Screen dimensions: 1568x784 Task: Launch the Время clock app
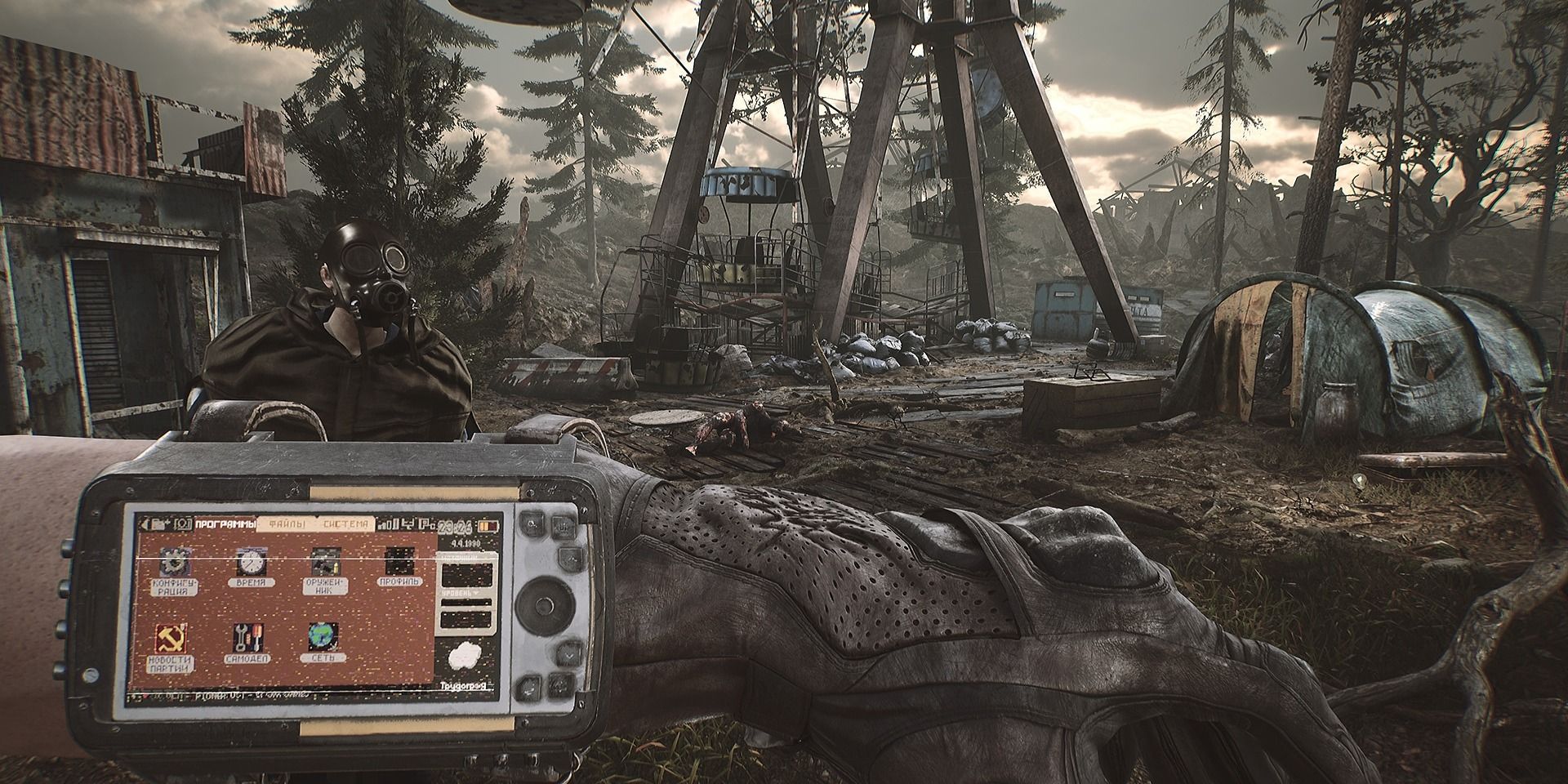point(249,563)
